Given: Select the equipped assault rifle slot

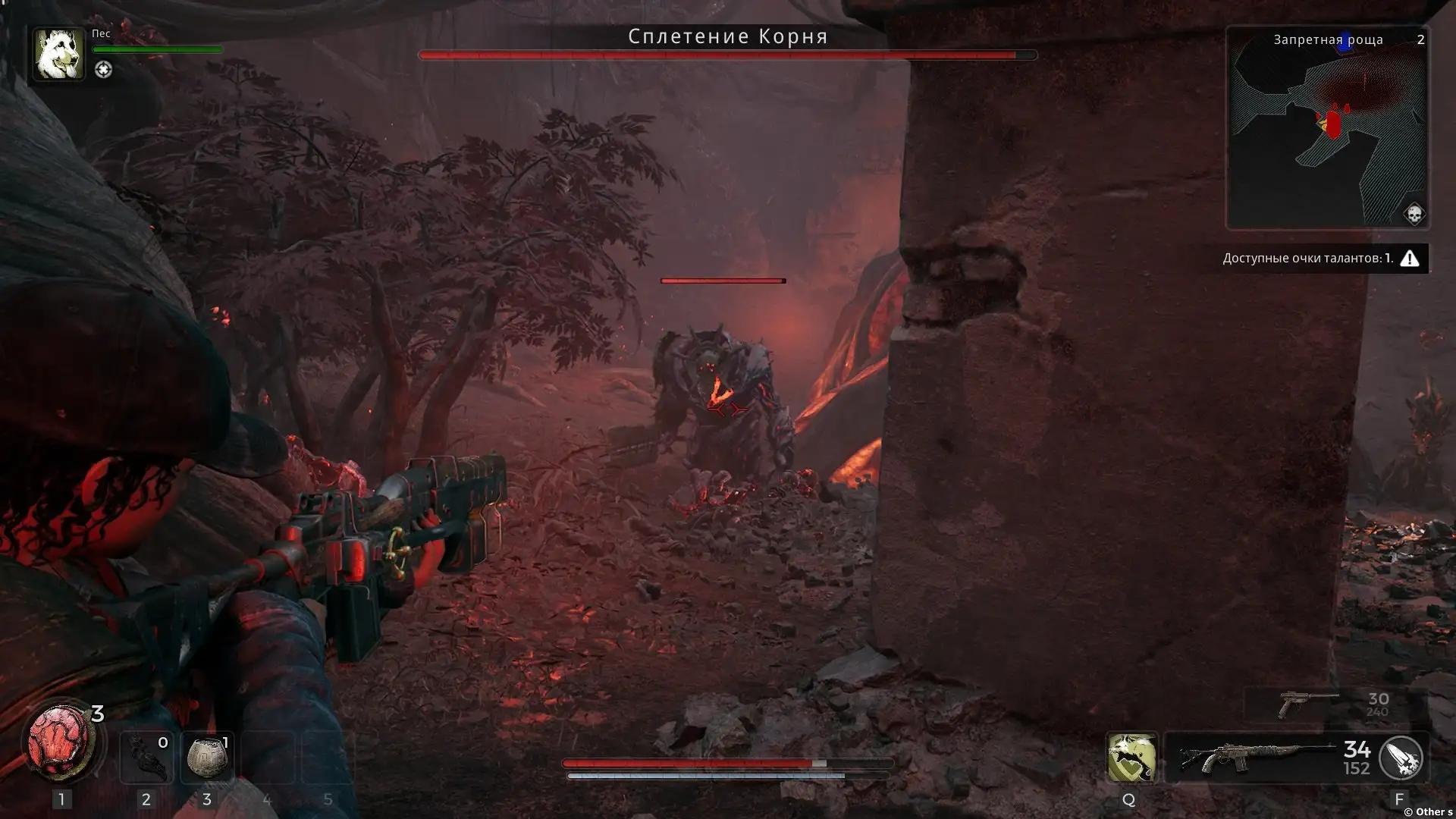Looking at the screenshot, I should 1259,758.
